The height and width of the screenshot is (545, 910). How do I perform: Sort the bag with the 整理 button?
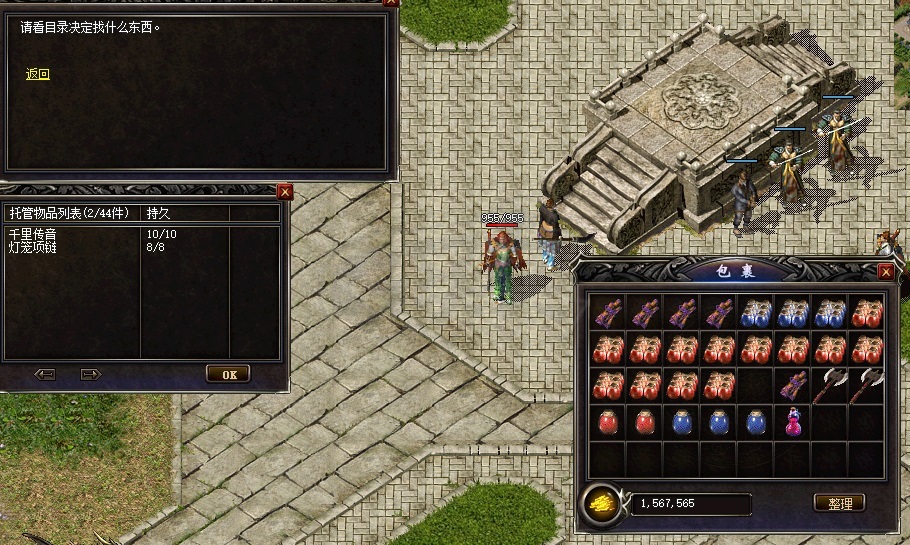point(839,503)
